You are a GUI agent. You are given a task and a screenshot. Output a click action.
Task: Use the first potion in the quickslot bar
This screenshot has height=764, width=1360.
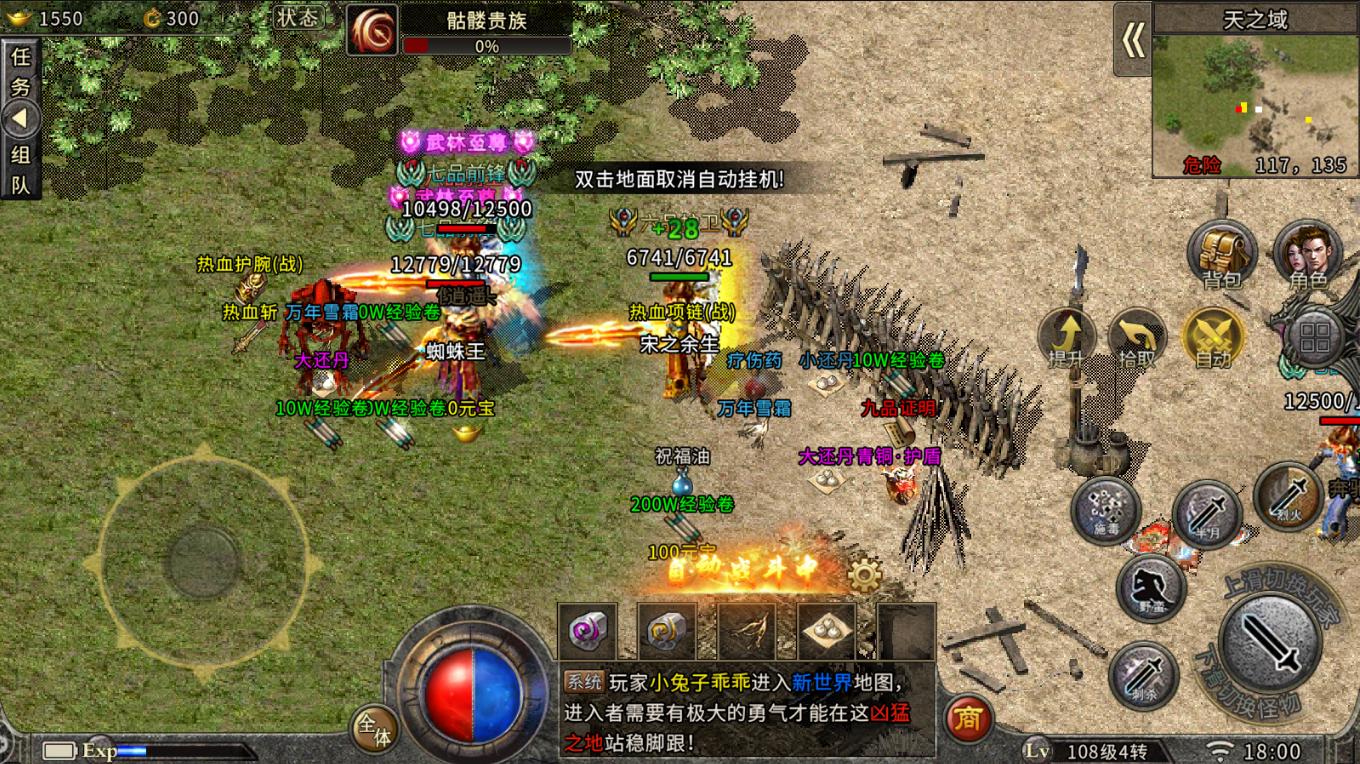[586, 631]
